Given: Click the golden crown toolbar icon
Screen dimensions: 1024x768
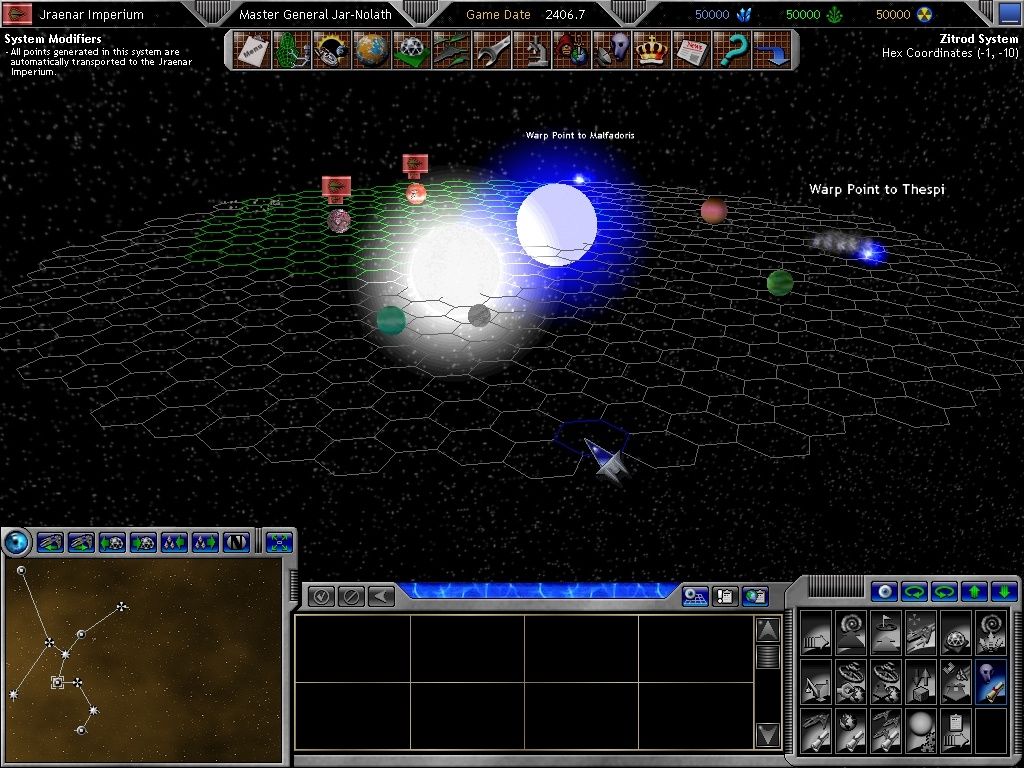Looking at the screenshot, I should (652, 50).
